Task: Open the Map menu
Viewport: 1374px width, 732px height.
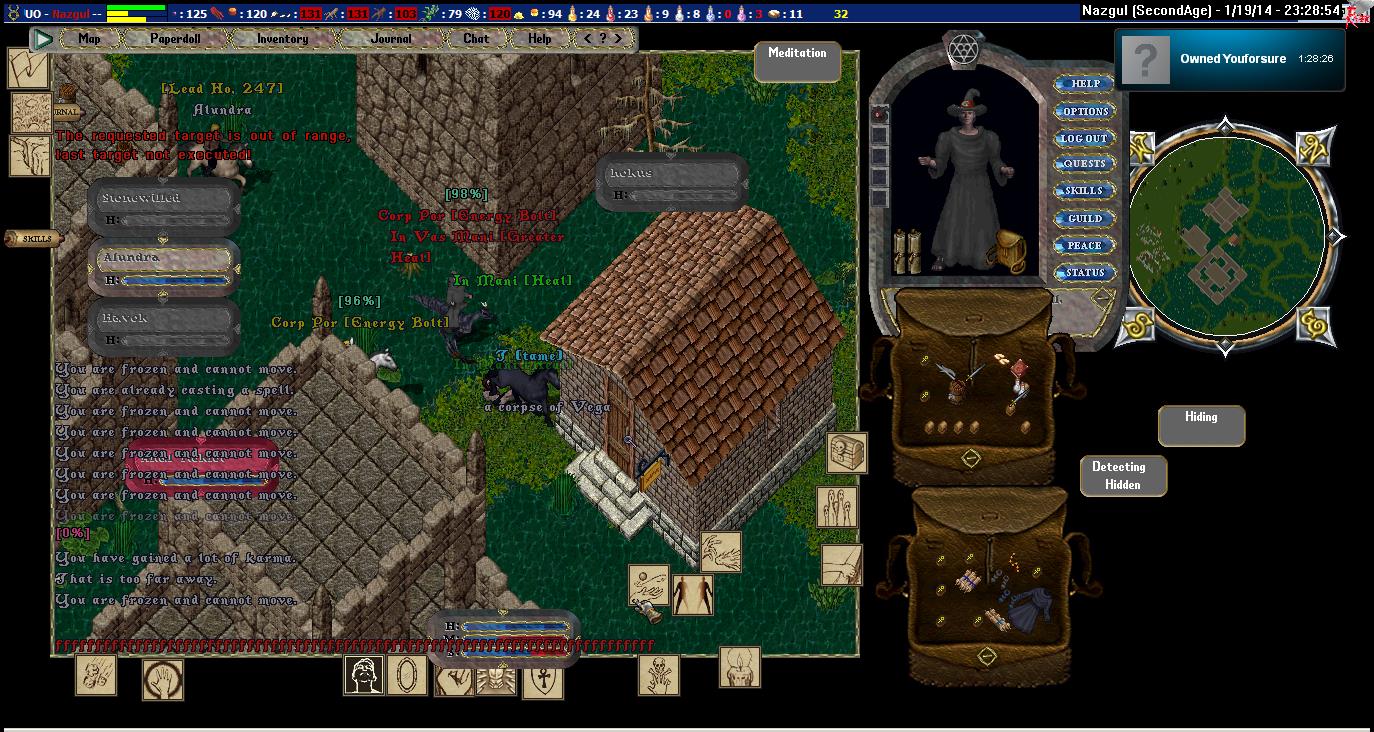Action: pos(90,39)
